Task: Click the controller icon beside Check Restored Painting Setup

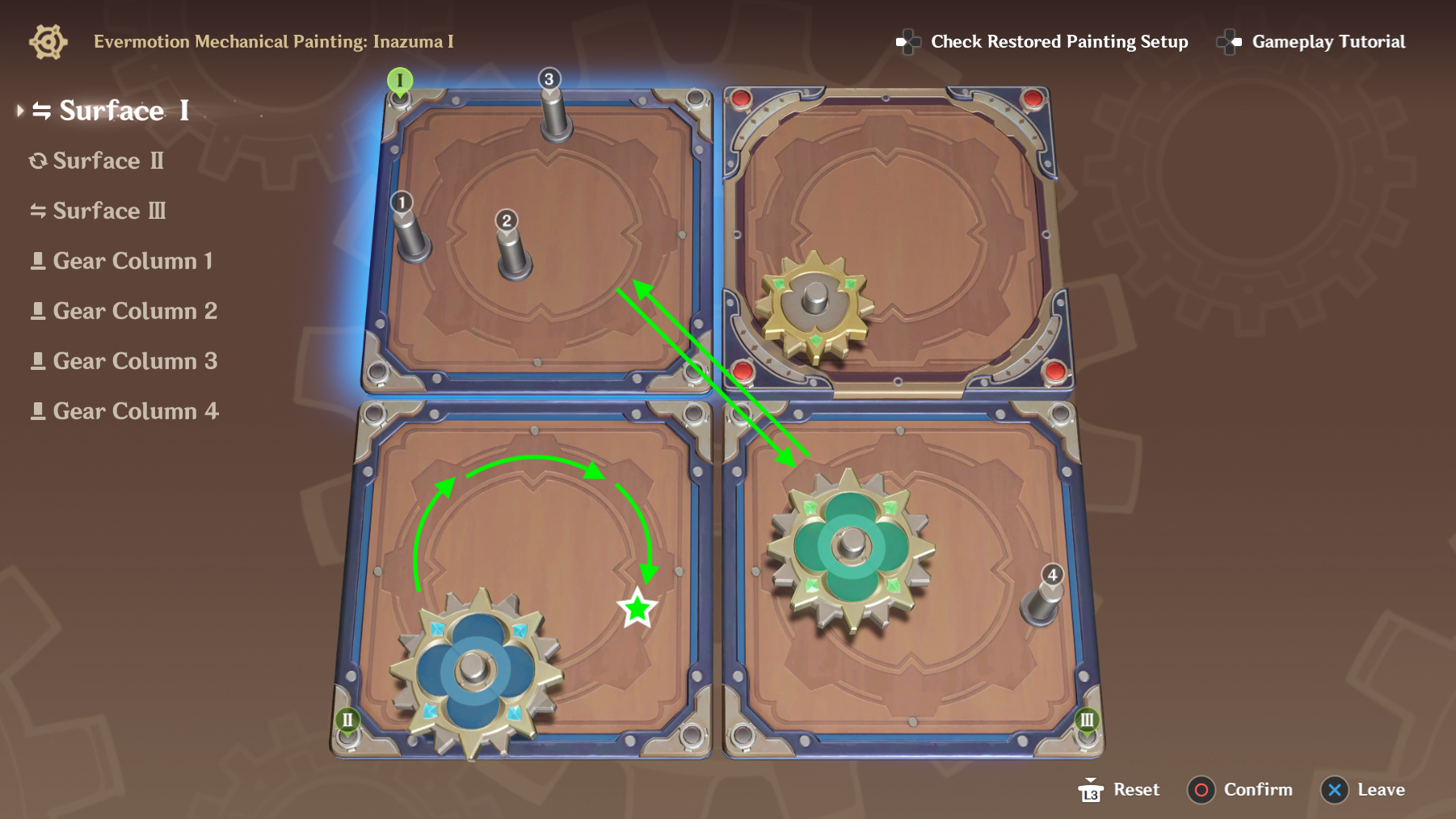Action: coord(907,42)
